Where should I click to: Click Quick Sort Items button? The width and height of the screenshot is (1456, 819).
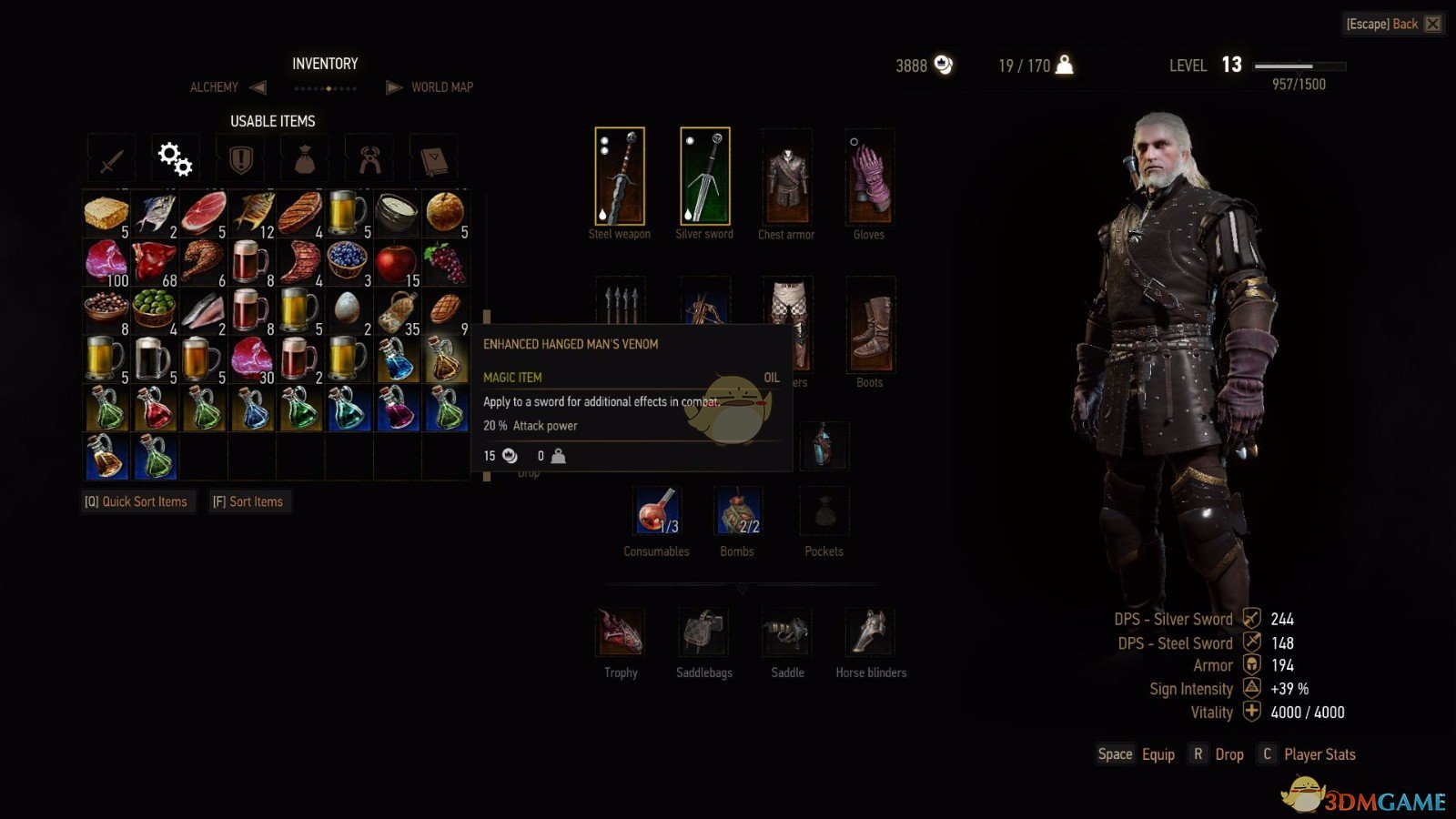click(138, 501)
